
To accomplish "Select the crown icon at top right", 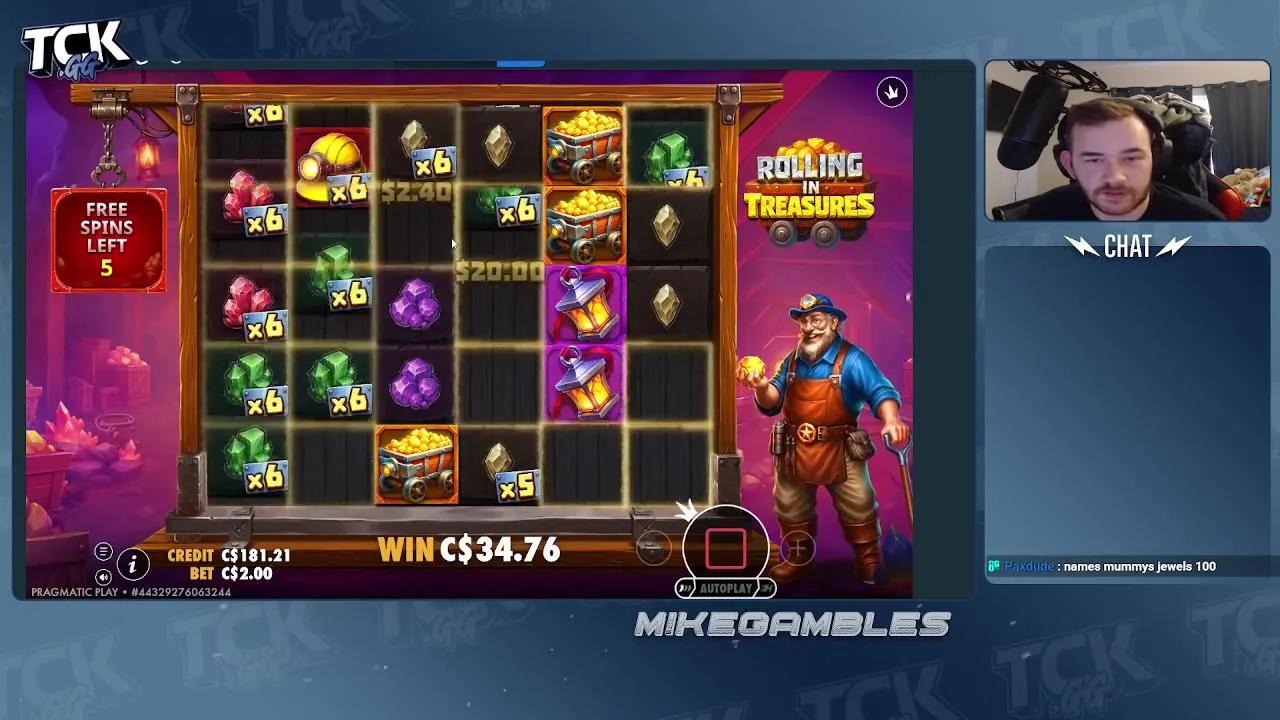I will (x=891, y=92).
